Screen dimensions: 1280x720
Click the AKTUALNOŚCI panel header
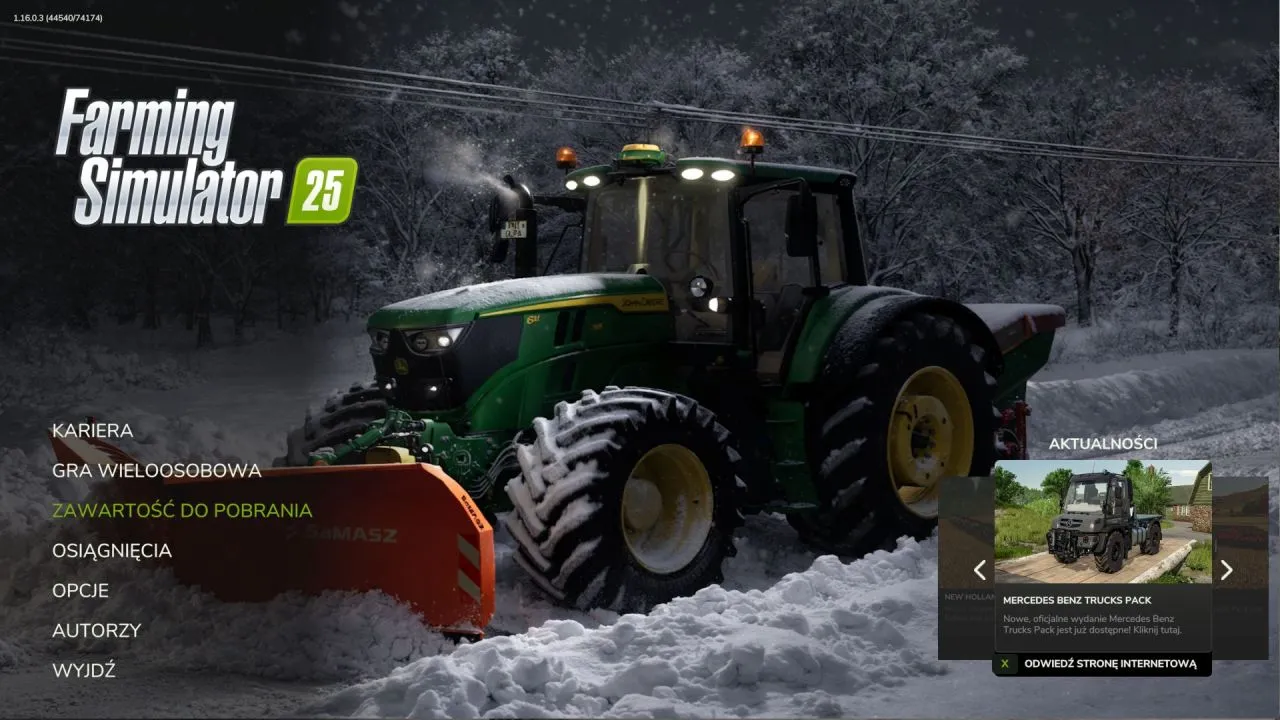point(1106,442)
